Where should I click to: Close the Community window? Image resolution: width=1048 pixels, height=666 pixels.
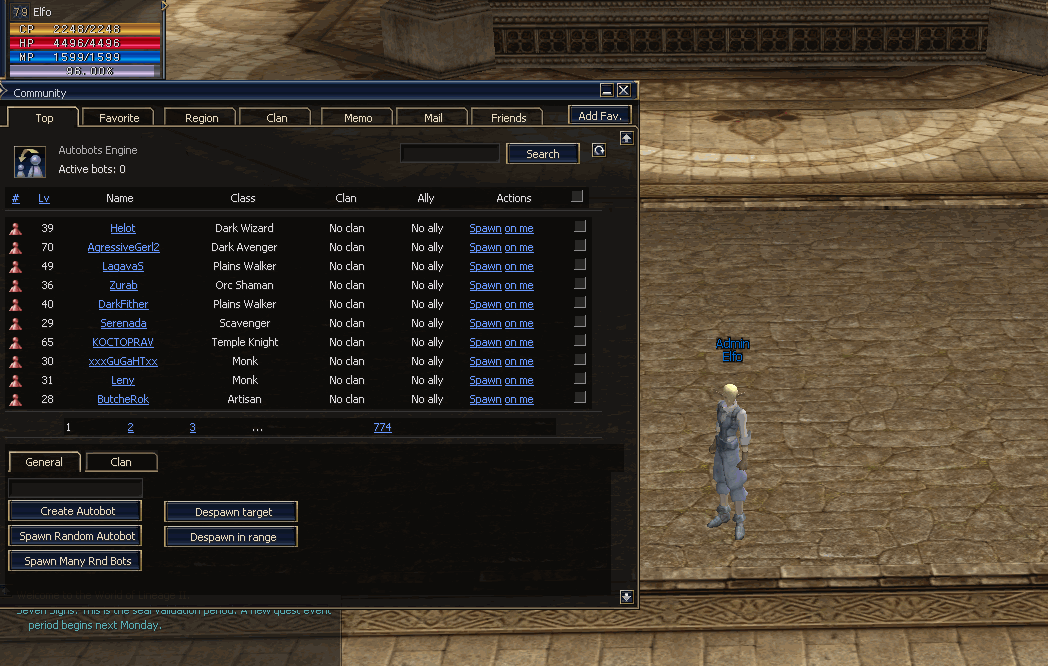(x=624, y=90)
